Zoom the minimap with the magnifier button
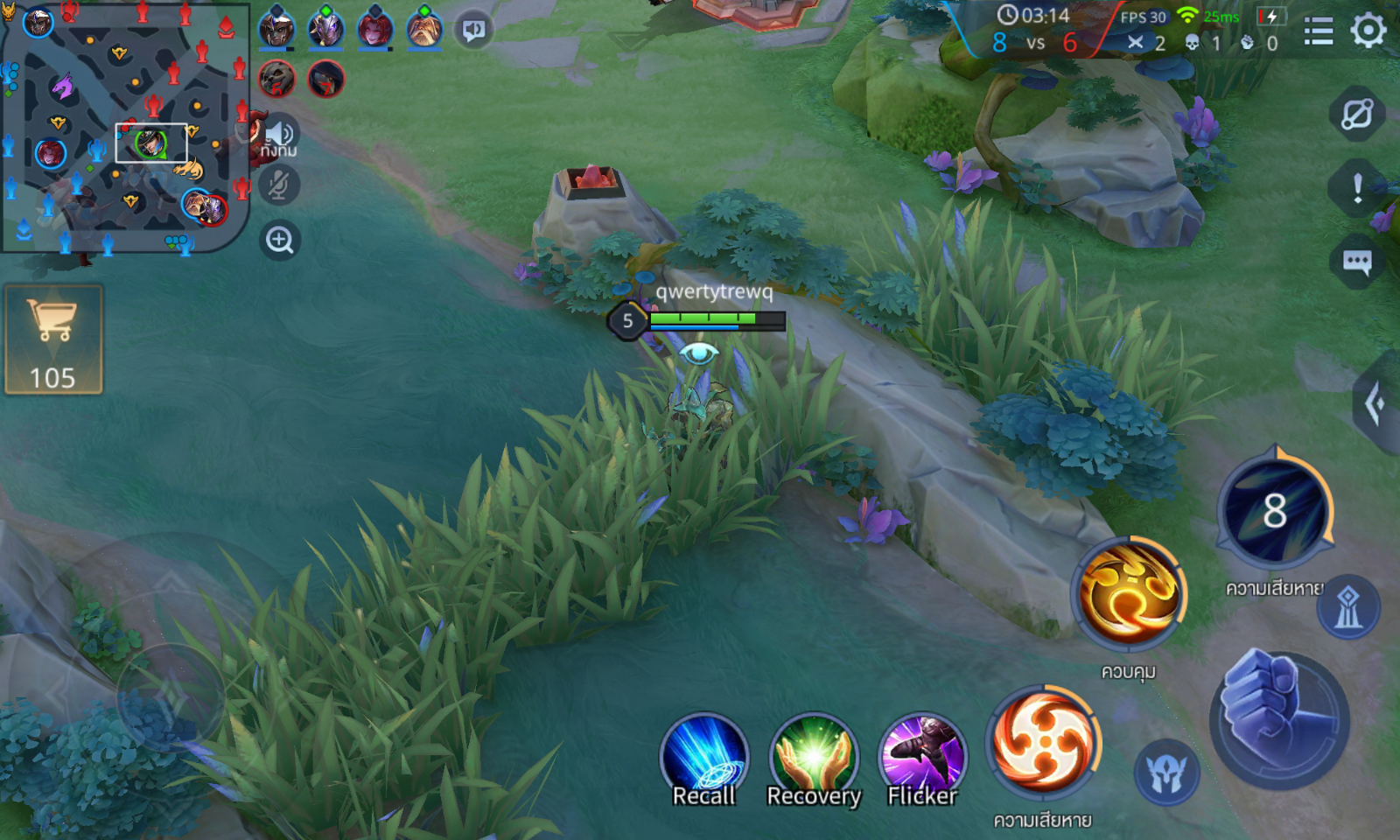This screenshot has width=1400, height=840. click(x=280, y=240)
